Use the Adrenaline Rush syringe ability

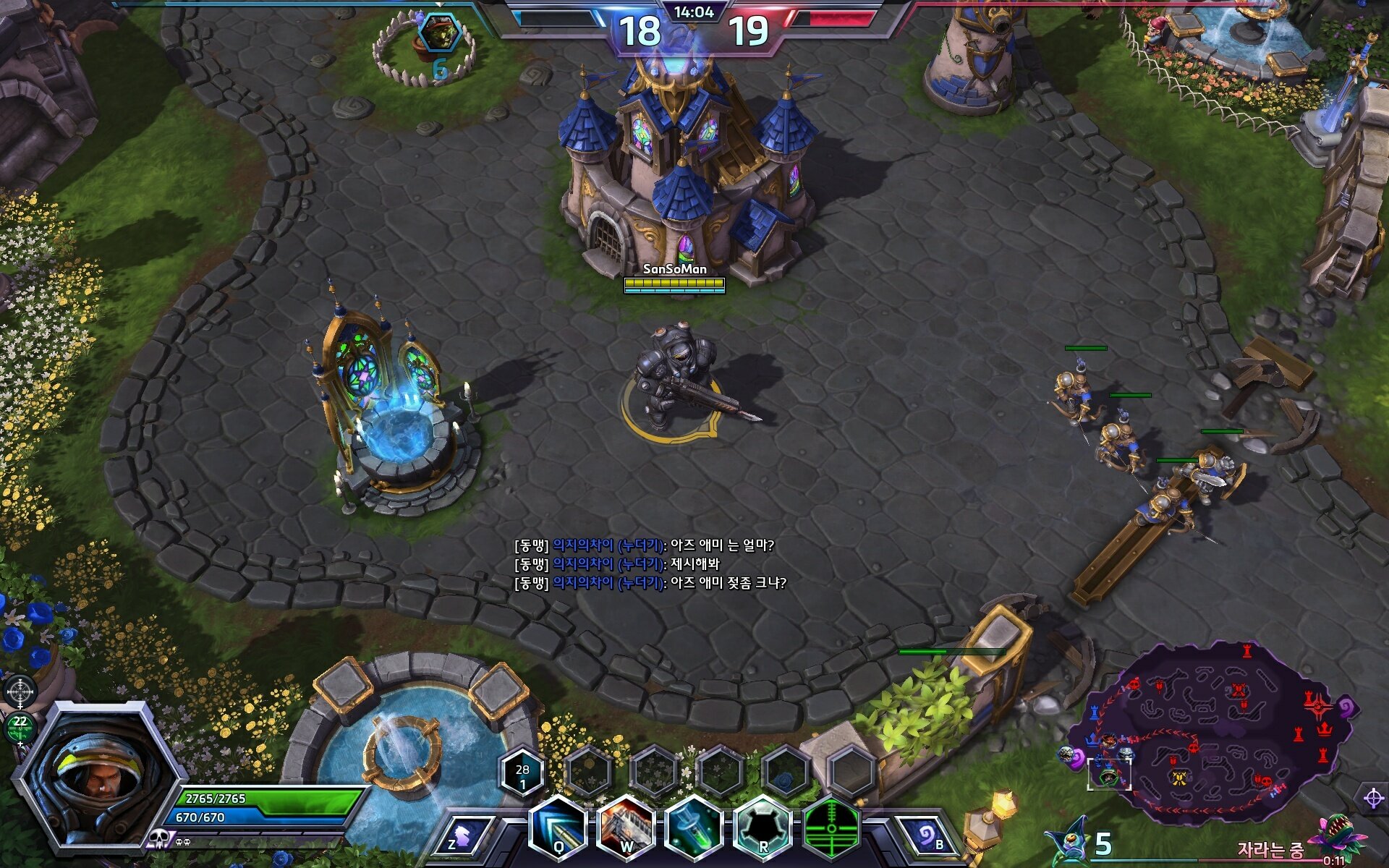pyautogui.click(x=694, y=829)
